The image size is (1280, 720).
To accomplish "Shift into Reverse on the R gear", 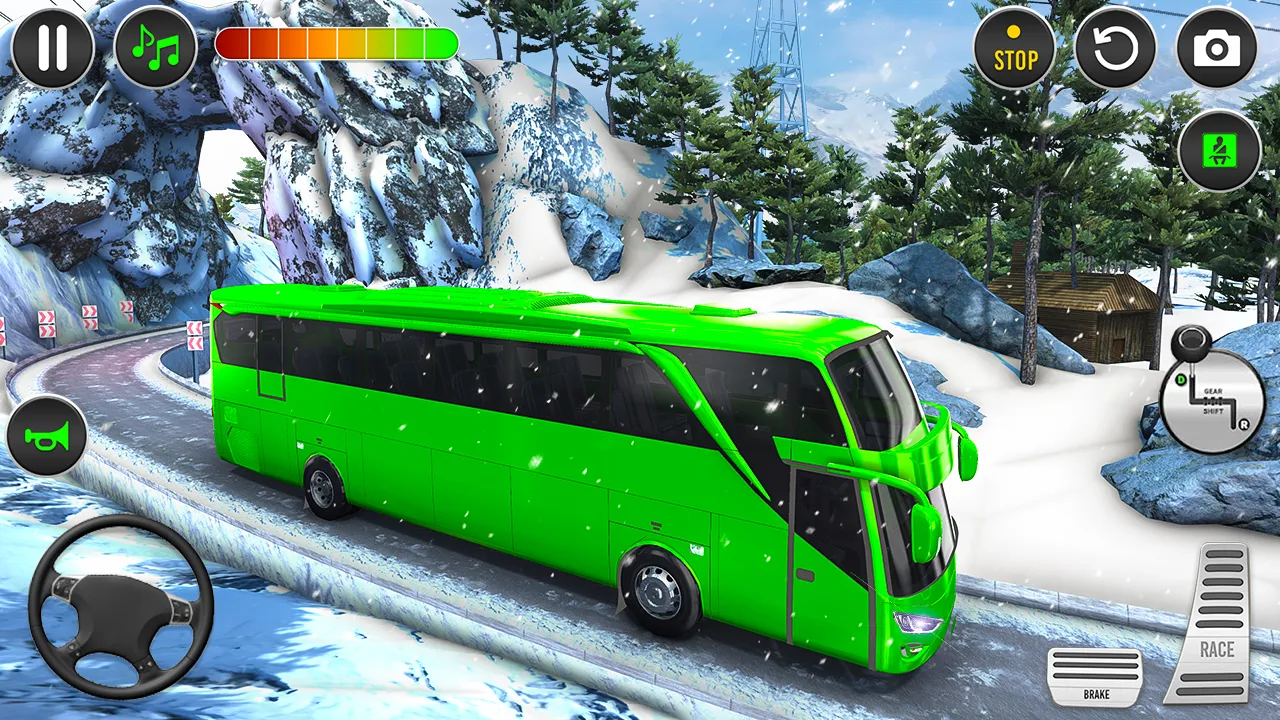I will pyautogui.click(x=1244, y=425).
